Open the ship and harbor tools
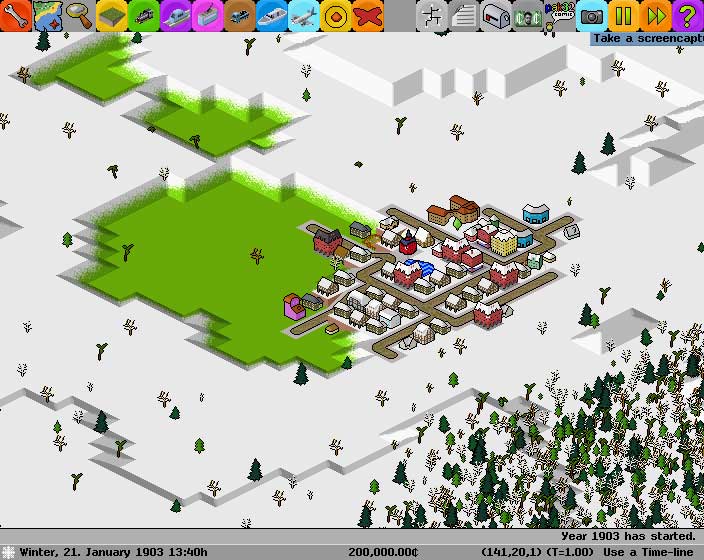The height and width of the screenshot is (560, 704). tap(272, 15)
